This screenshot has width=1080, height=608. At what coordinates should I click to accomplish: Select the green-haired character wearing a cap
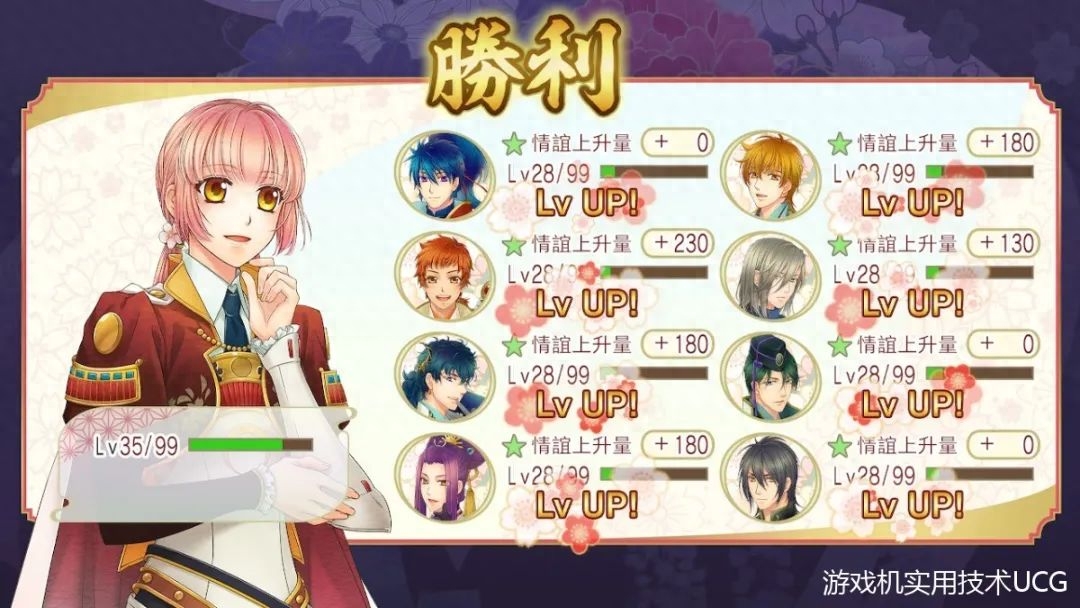[770, 378]
